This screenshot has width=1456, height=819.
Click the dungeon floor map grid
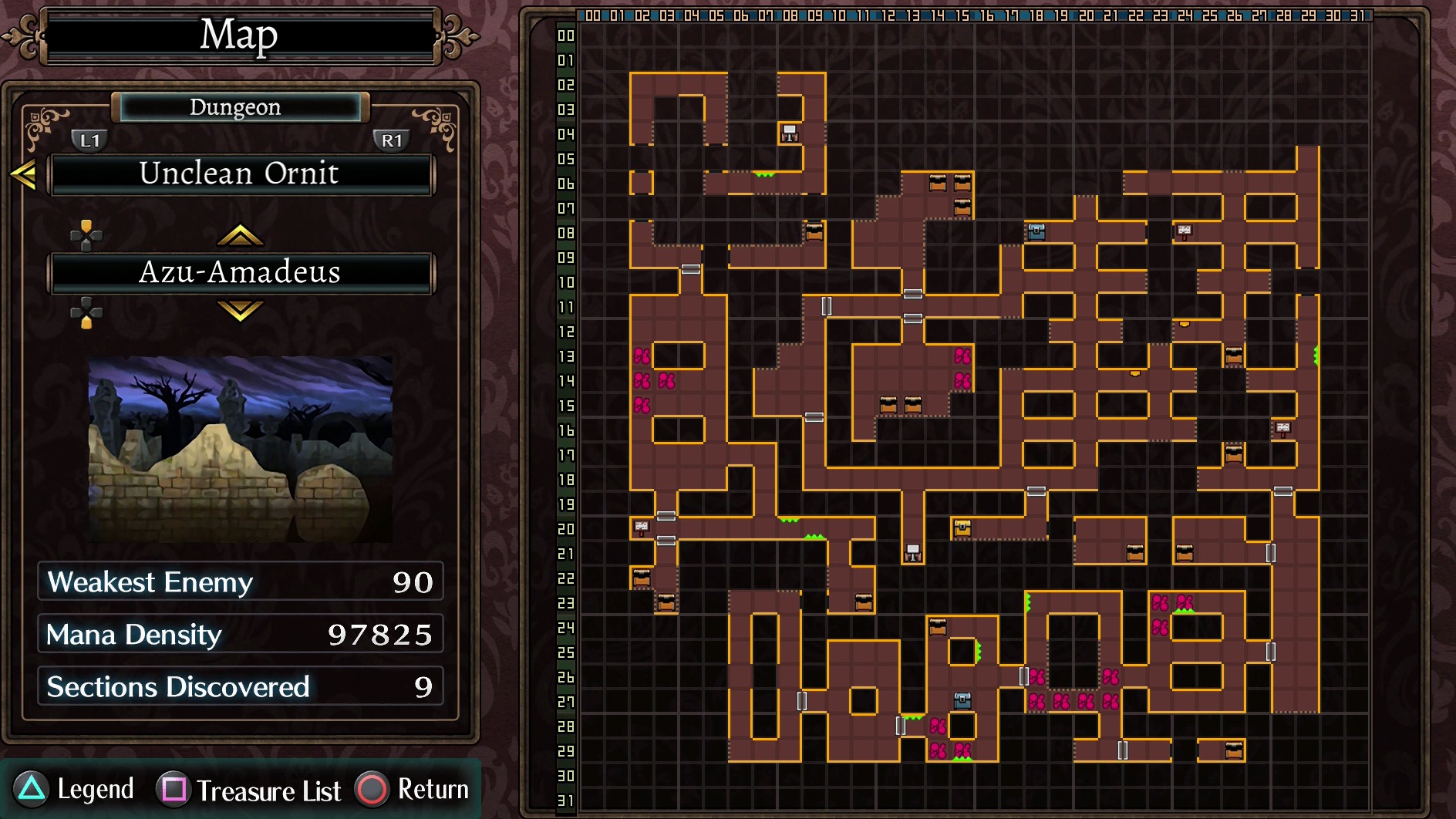coord(975,416)
